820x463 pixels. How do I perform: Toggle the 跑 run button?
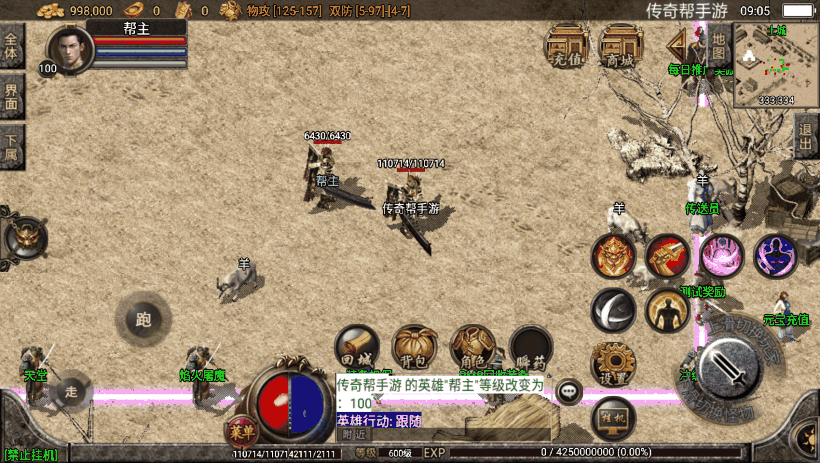point(143,319)
